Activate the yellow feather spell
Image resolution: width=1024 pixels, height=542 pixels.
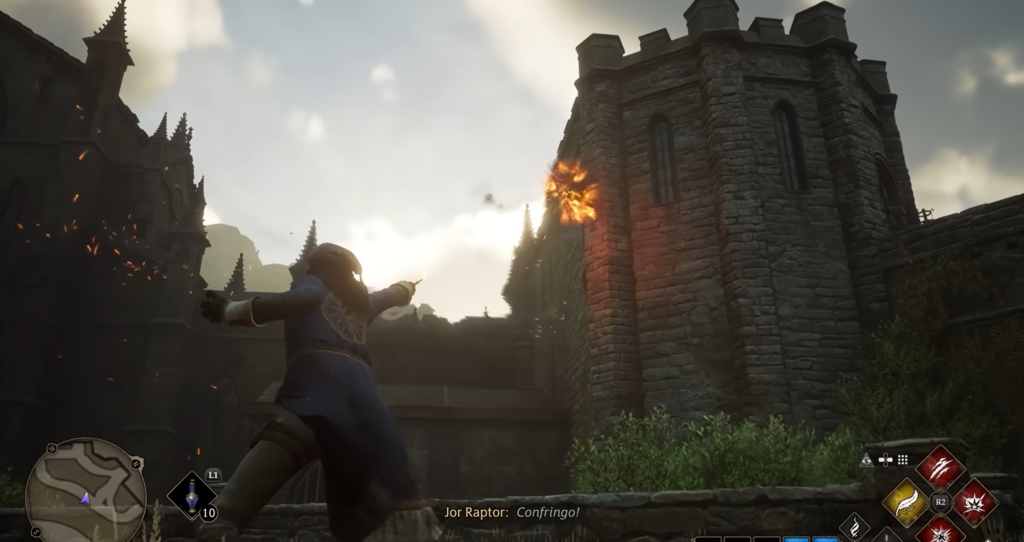point(906,501)
